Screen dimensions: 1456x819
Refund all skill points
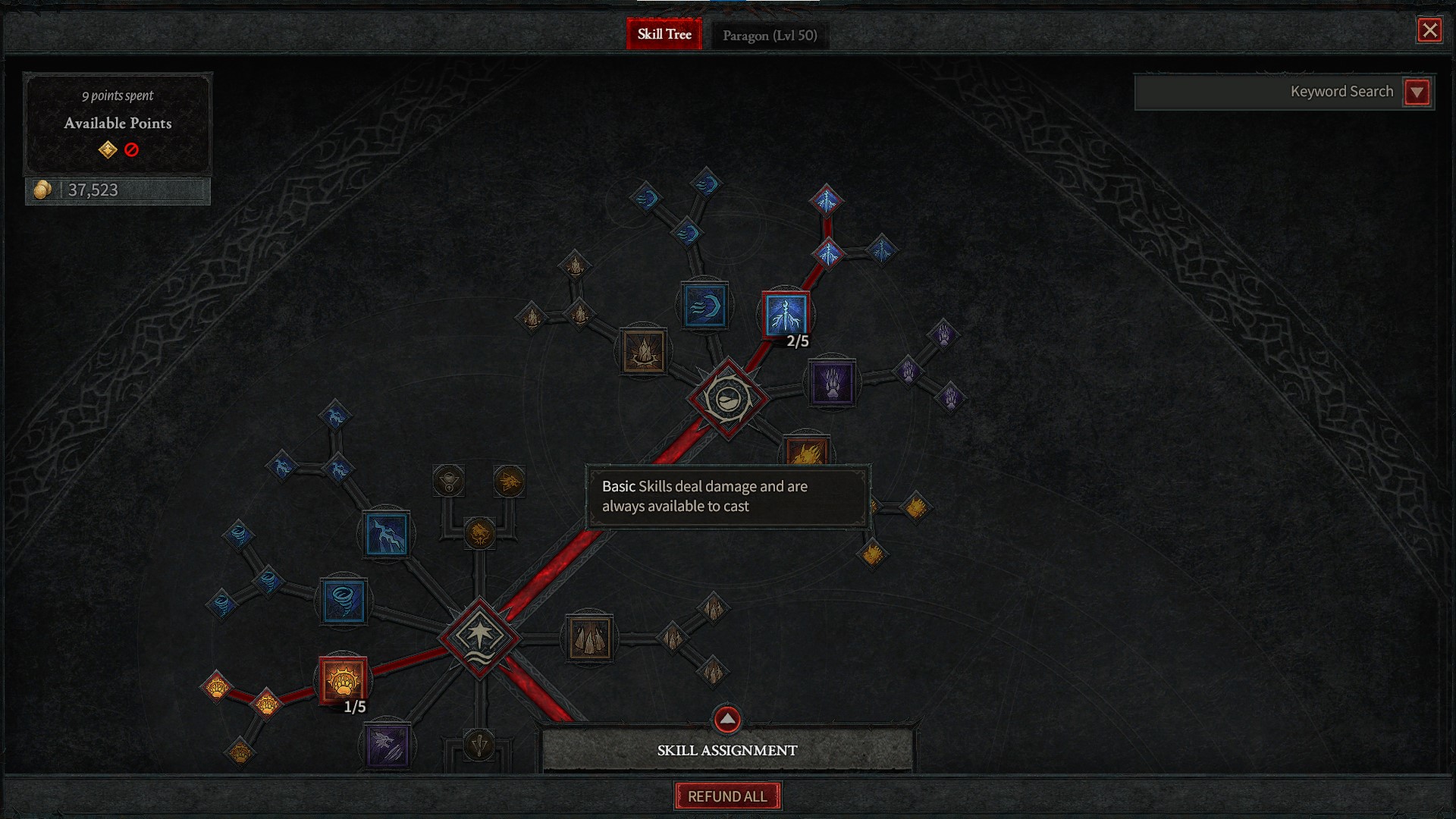point(727,796)
